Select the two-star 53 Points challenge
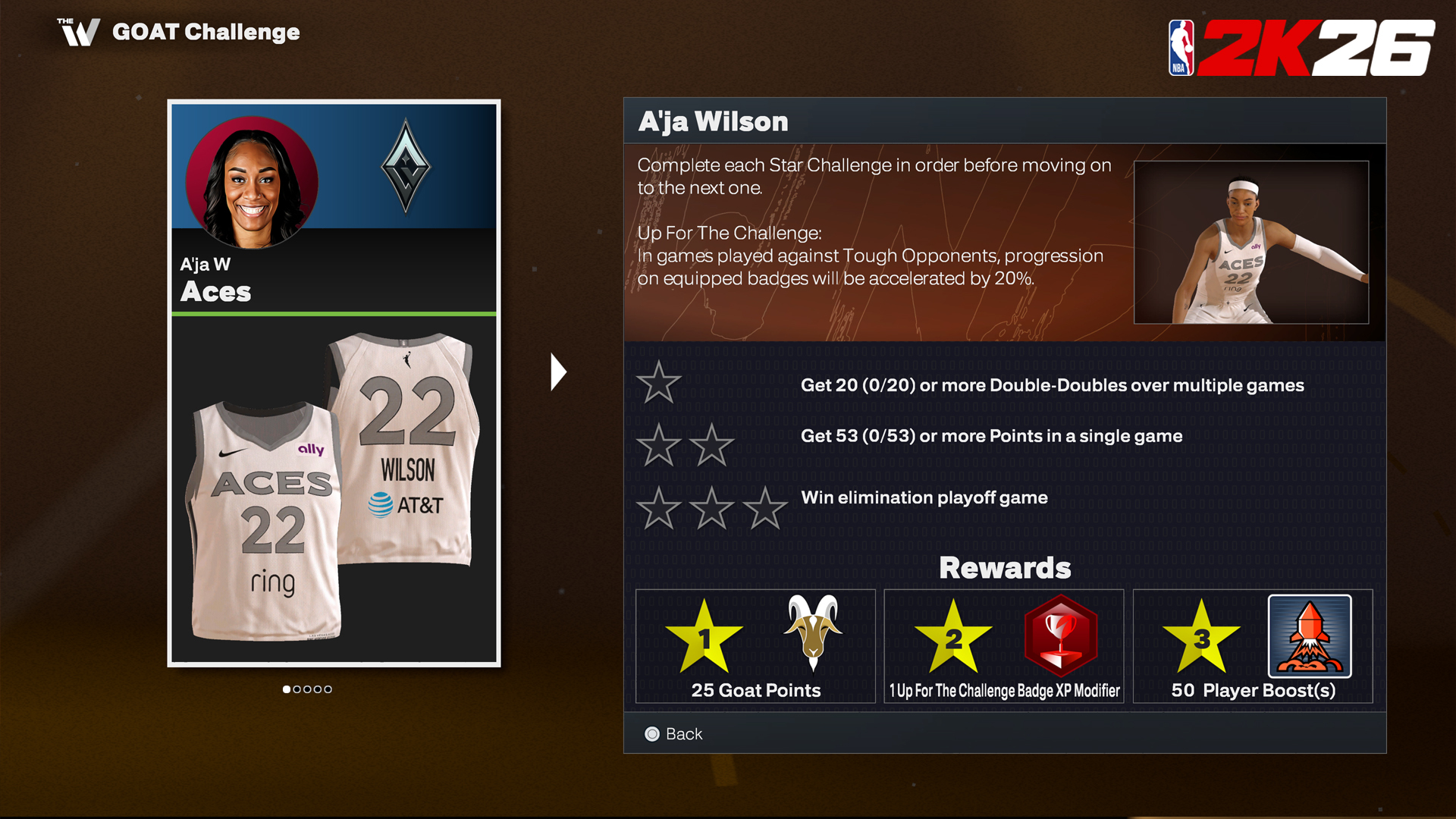The width and height of the screenshot is (1456, 819). pyautogui.click(x=685, y=444)
